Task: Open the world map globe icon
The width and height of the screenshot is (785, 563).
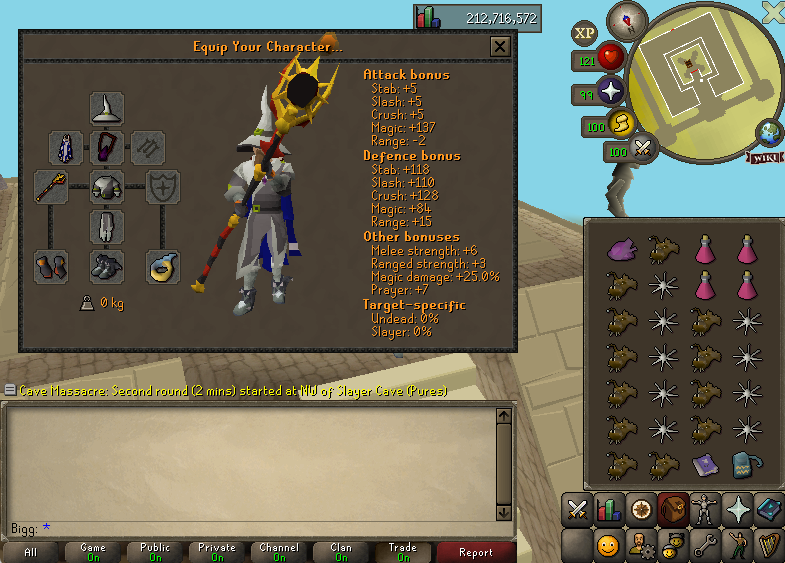Action: click(771, 133)
